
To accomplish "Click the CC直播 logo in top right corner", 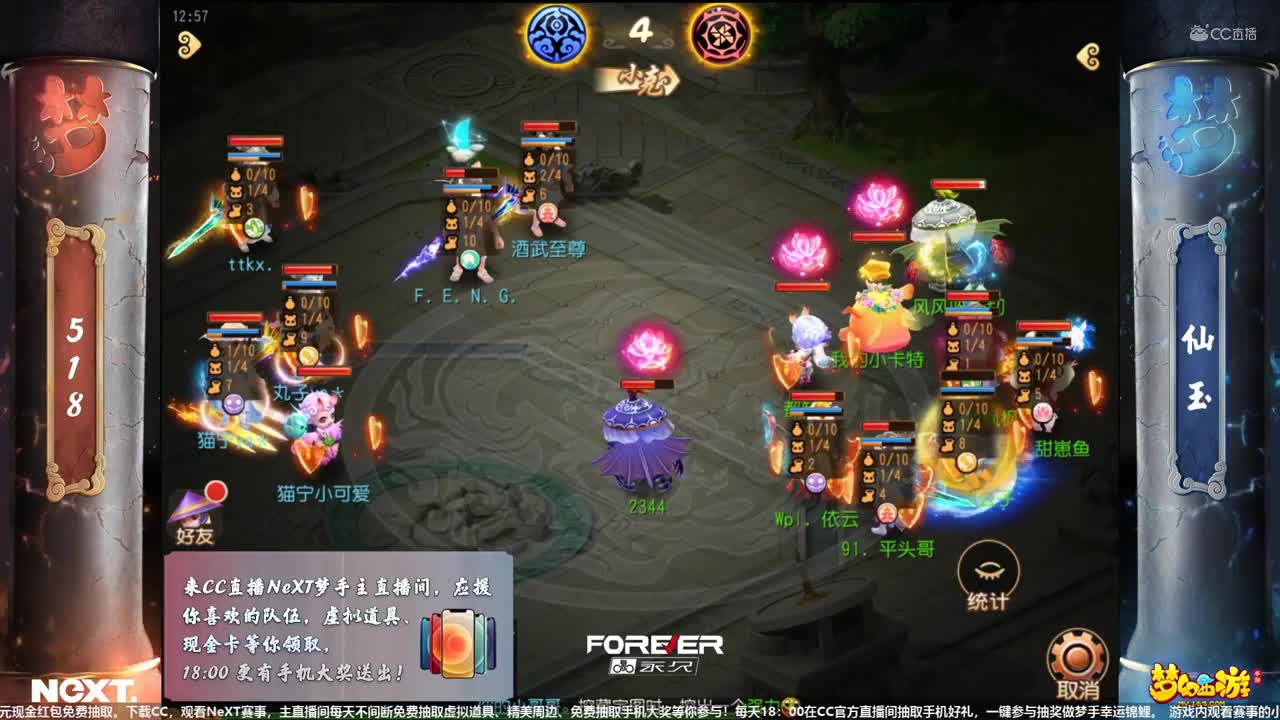I will click(x=1222, y=30).
